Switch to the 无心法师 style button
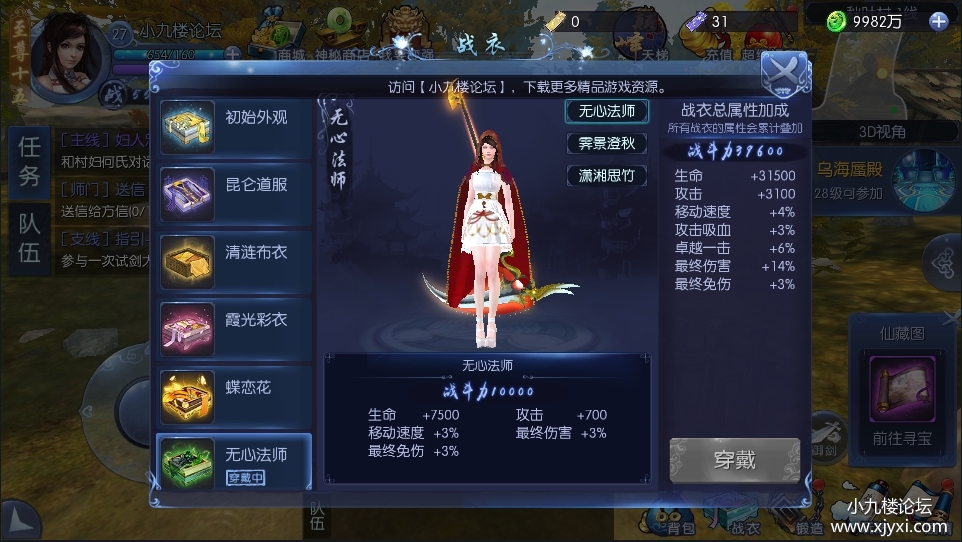Viewport: 962px width, 542px height. (606, 111)
